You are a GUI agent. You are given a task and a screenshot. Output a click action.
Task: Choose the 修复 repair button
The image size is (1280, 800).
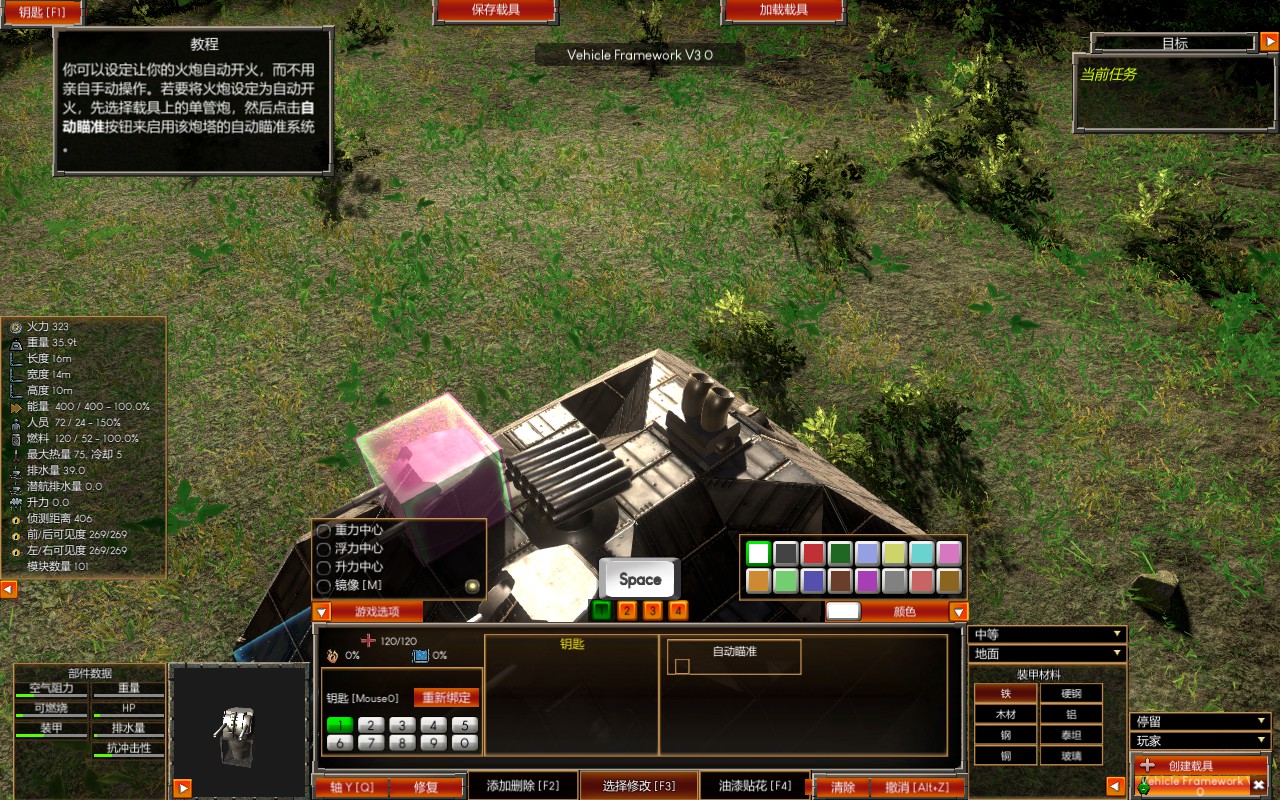[426, 787]
